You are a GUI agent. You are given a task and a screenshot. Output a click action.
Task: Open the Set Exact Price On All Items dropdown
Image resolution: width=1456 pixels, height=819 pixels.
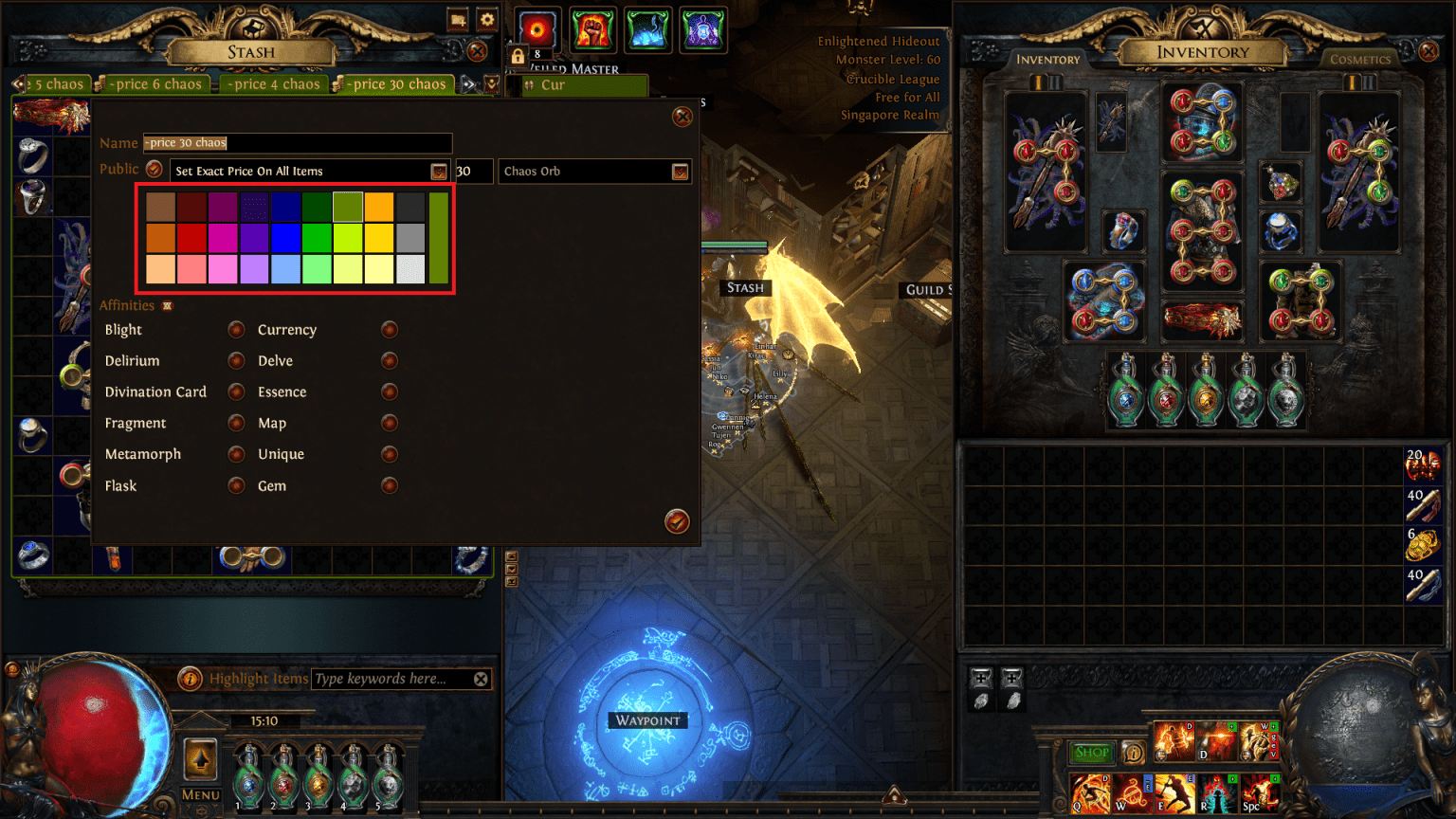[438, 172]
